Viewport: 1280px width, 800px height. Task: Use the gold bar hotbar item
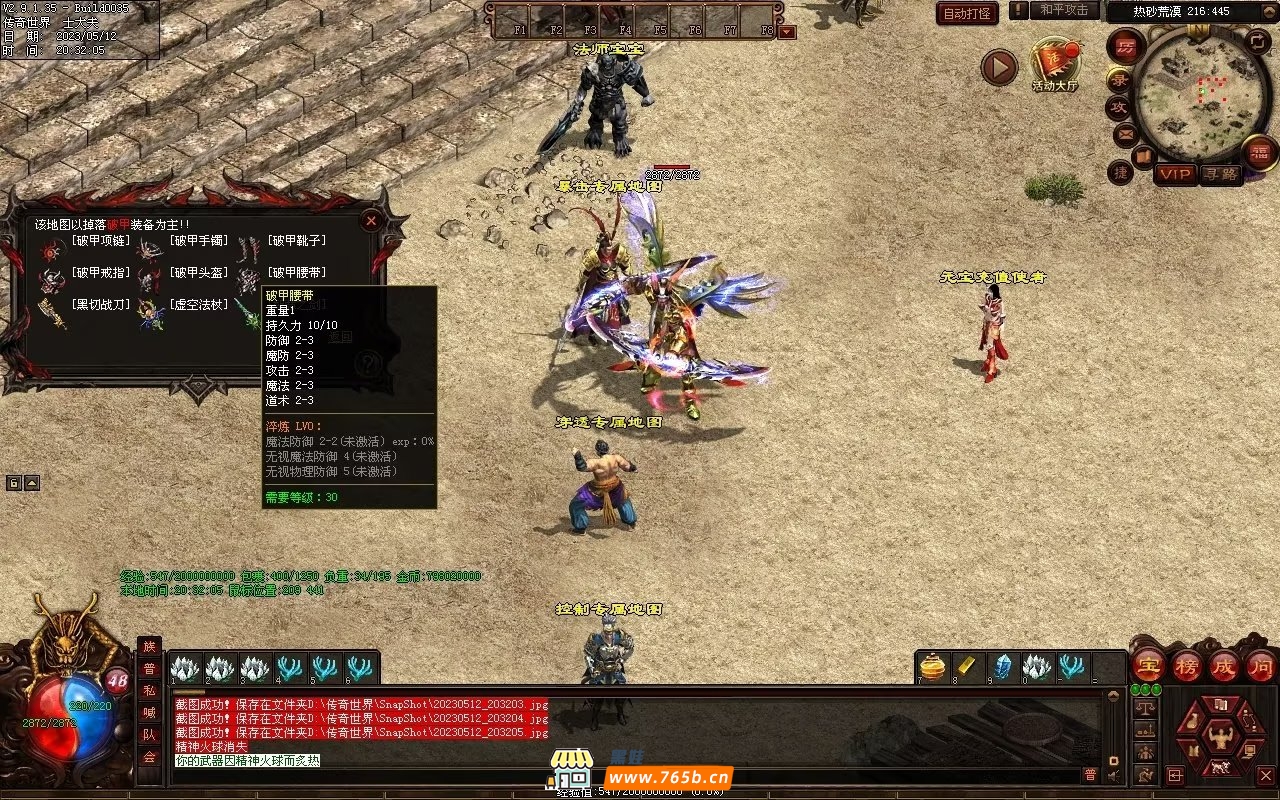[967, 667]
